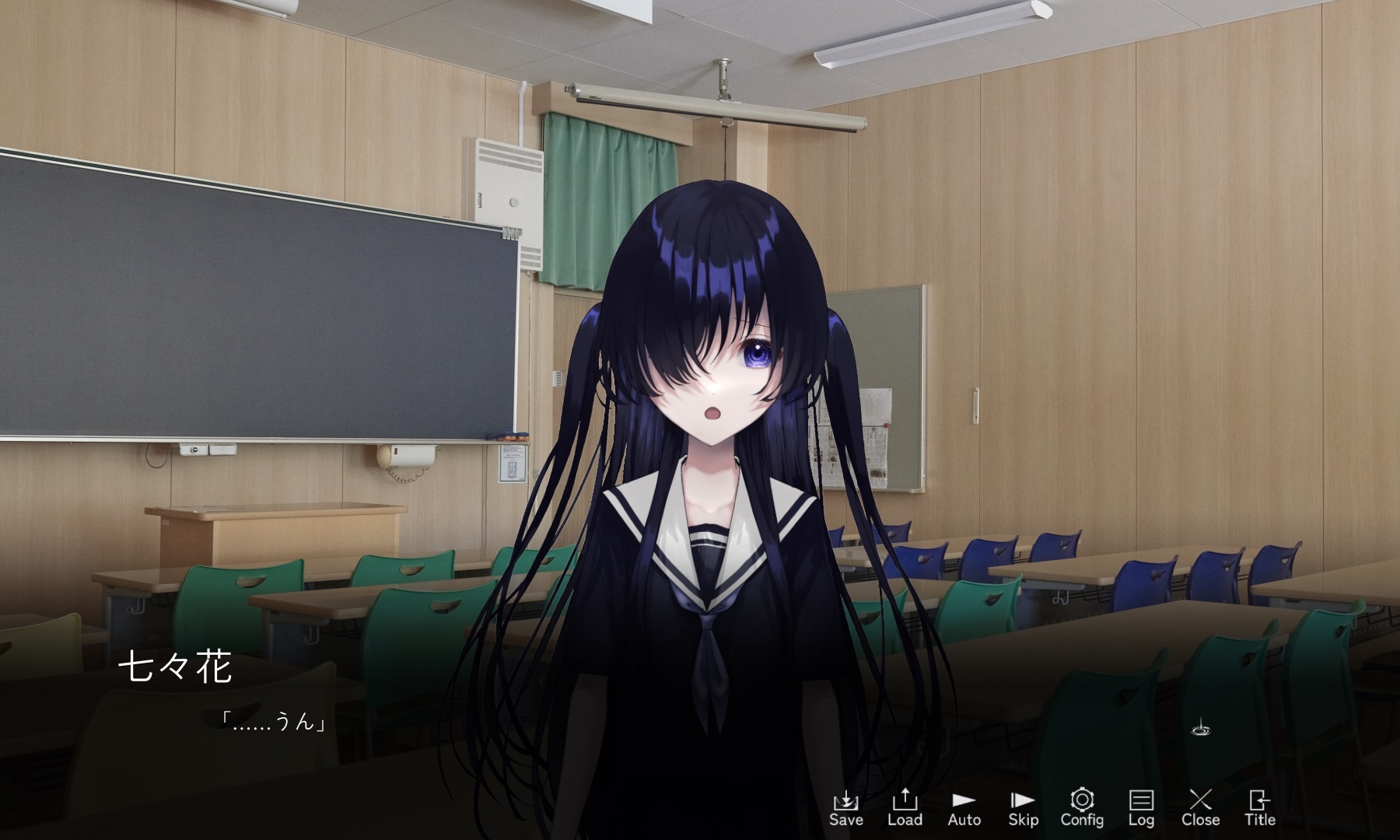Image resolution: width=1400 pixels, height=840 pixels.
Task: Turn on Auto text advance
Action: coord(964,807)
